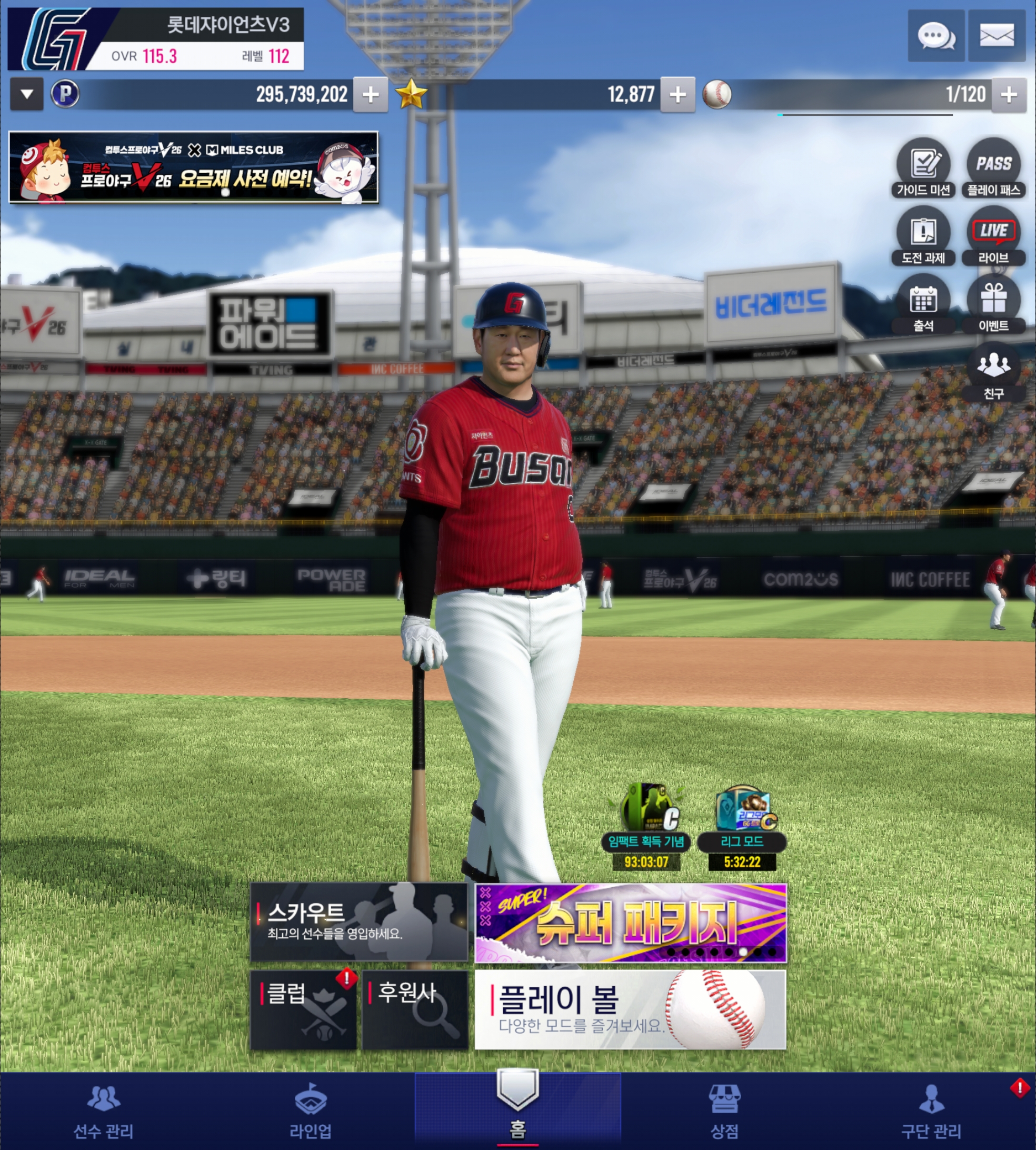Open the mailbox envelope icon
Viewport: 1036px width, 1150px height.
996,36
